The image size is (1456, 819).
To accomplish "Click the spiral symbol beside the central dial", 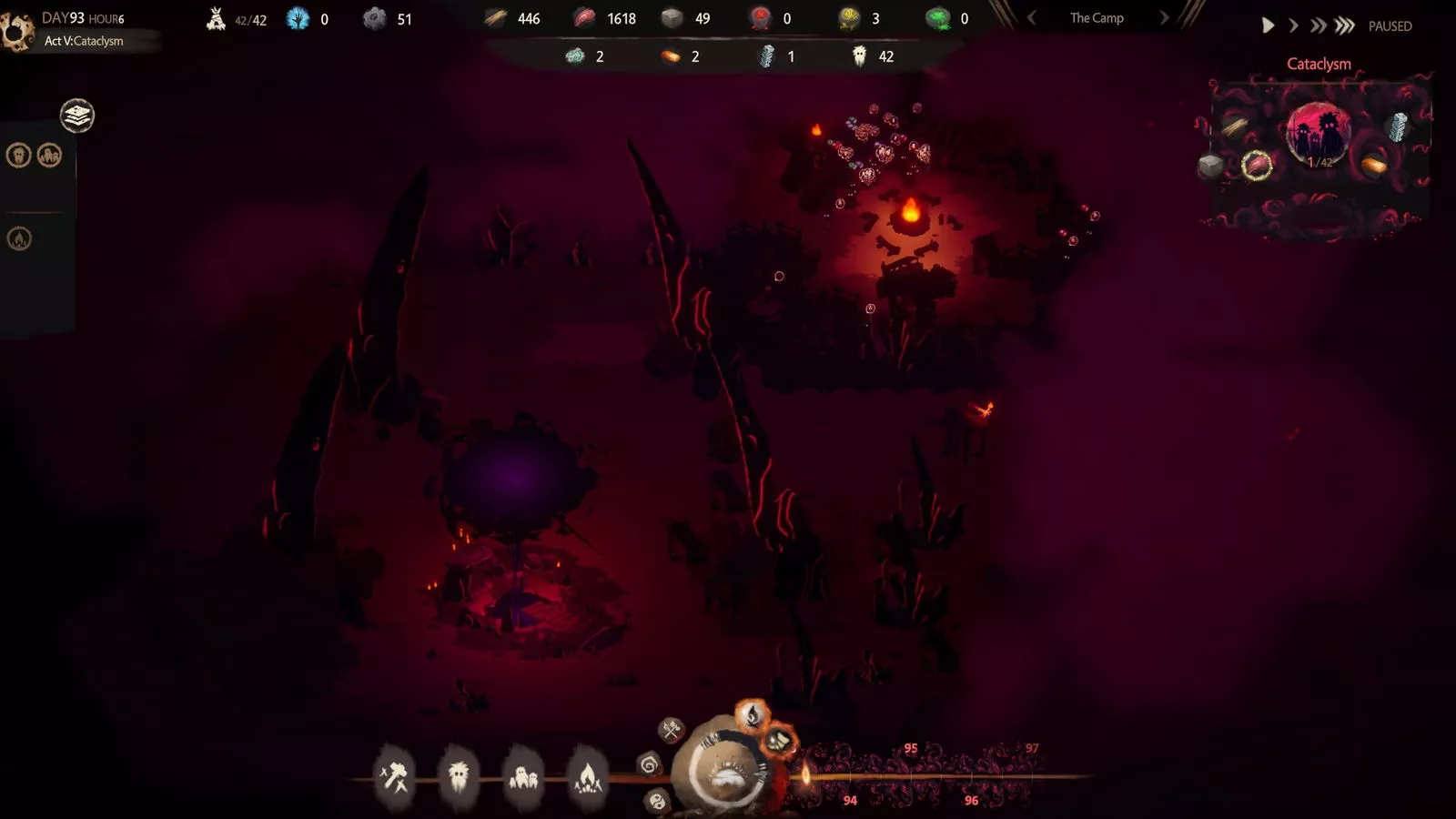I will coord(649,764).
